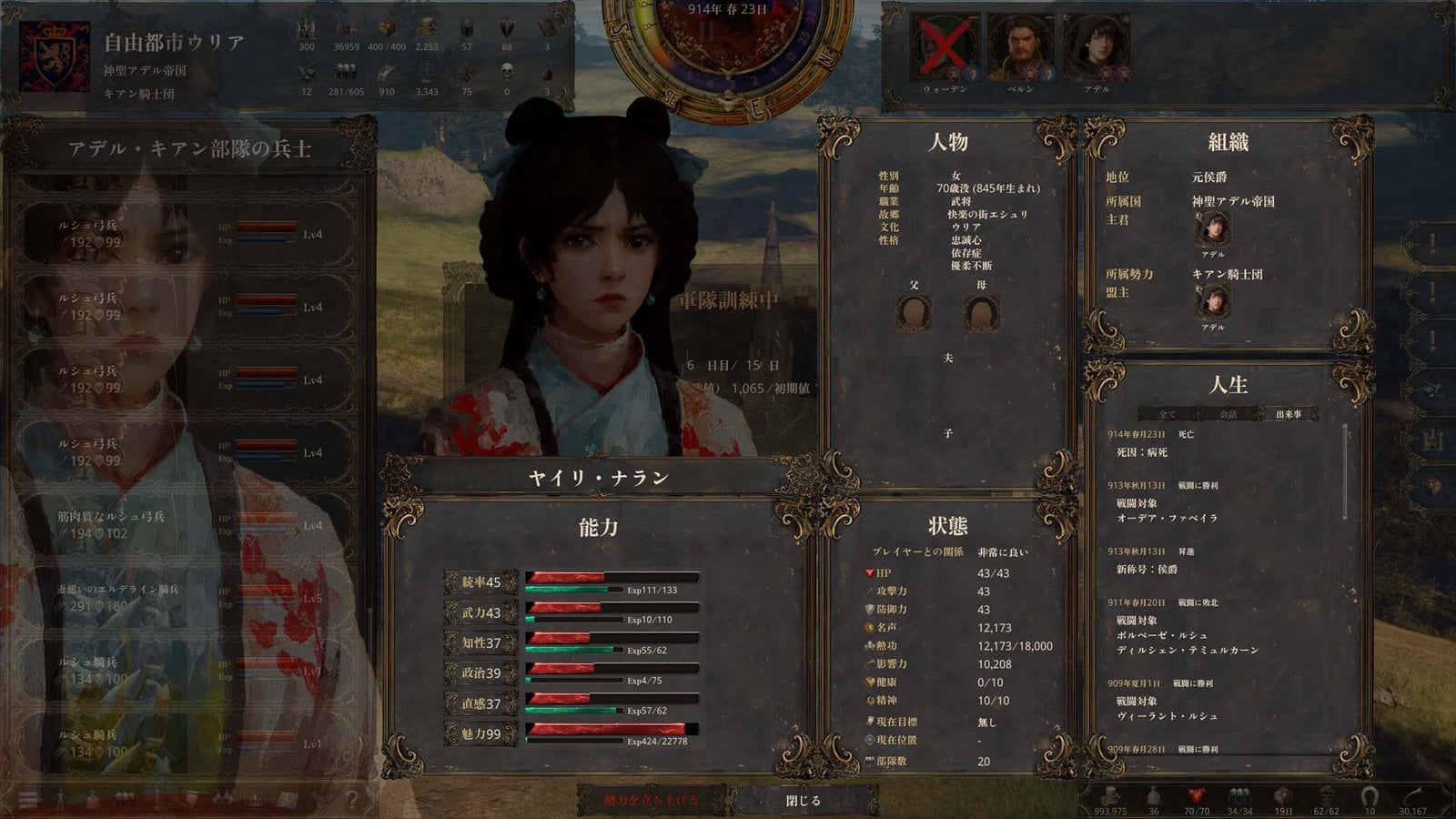Select the 出来事 life history tab

[x=1288, y=414]
